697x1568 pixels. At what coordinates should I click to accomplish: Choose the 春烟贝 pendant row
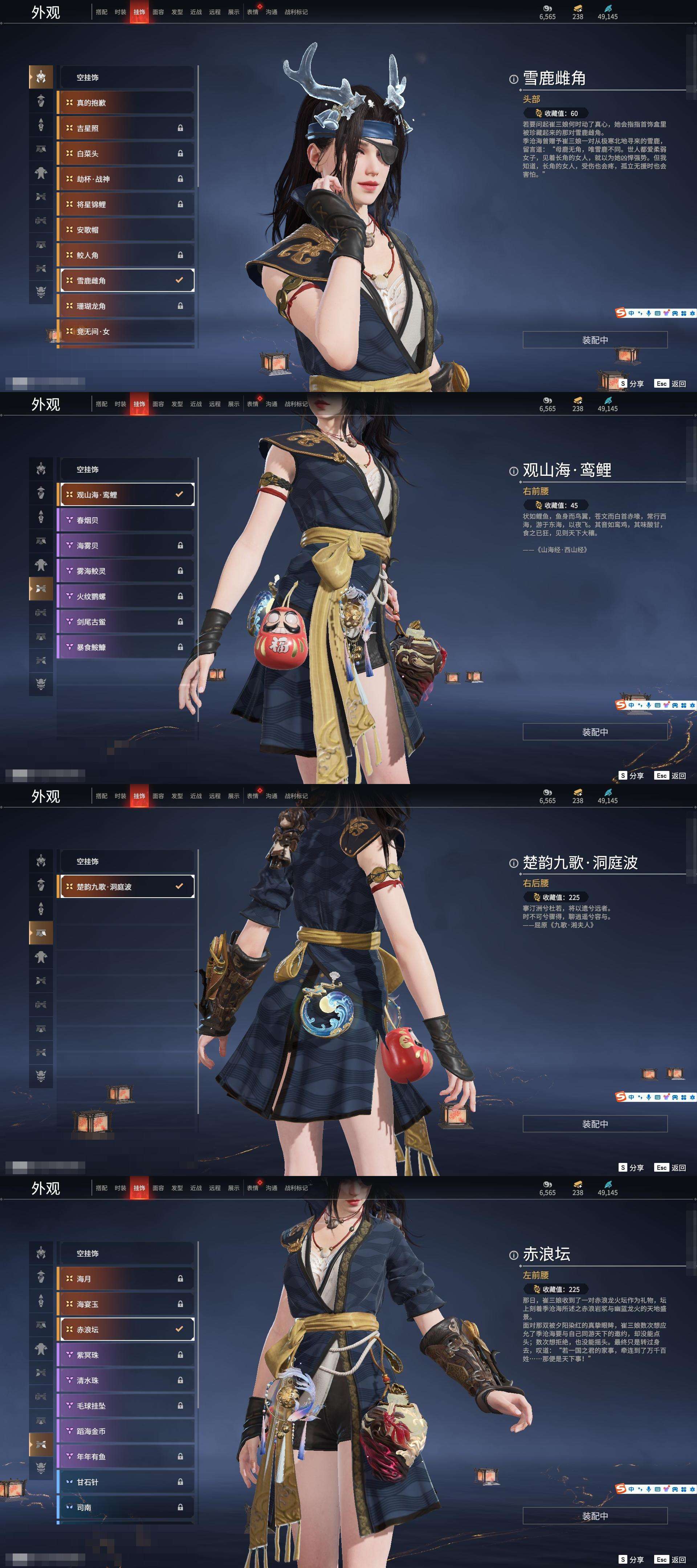pyautogui.click(x=125, y=520)
